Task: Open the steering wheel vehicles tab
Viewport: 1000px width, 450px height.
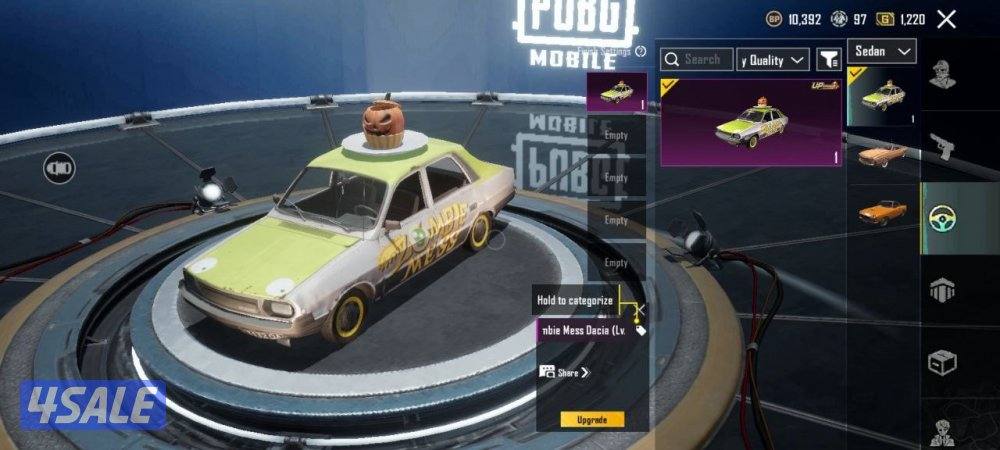Action: point(942,218)
